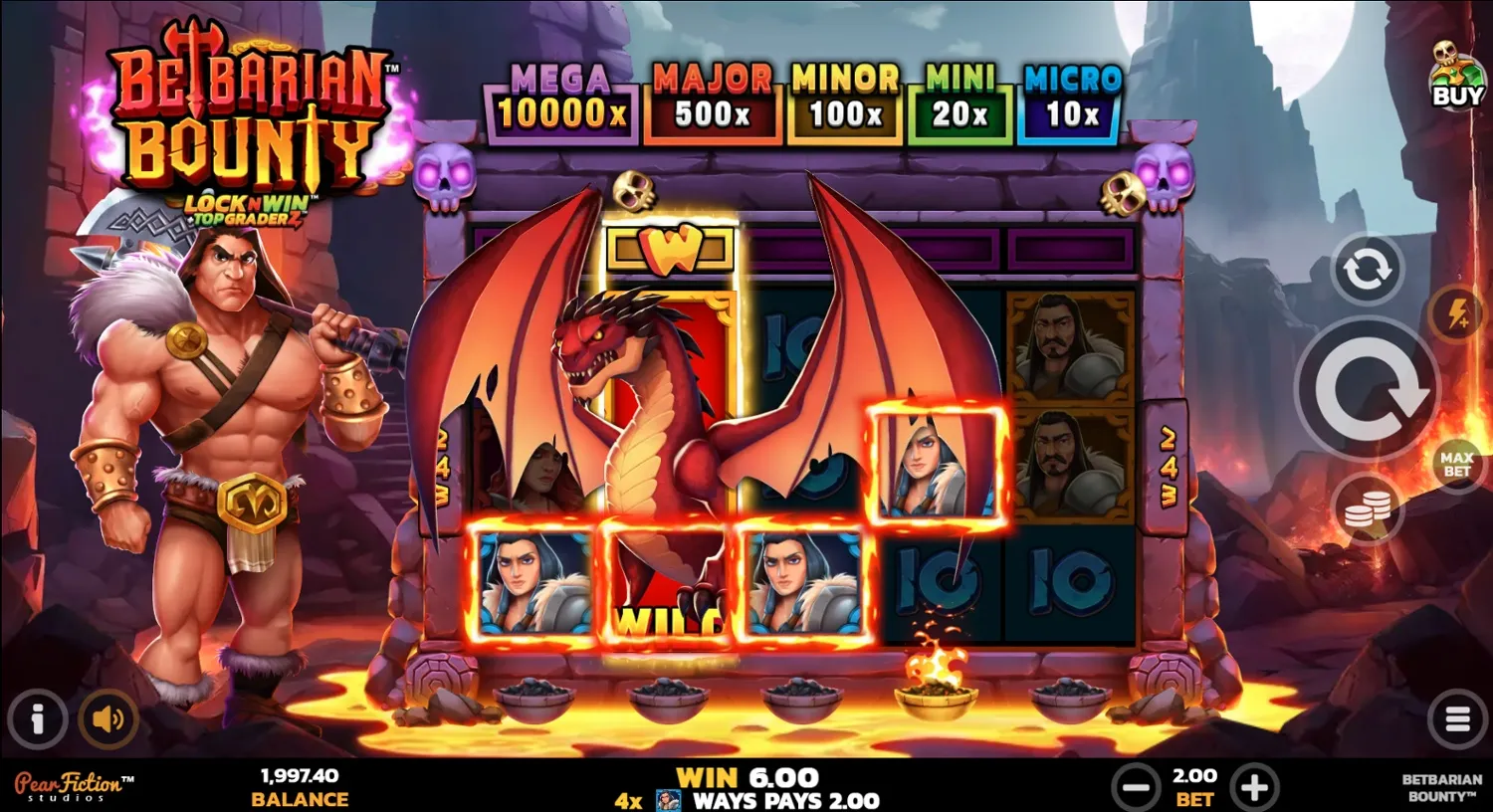Mute audio with the speaker icon
The height and width of the screenshot is (812, 1493).
click(x=107, y=717)
